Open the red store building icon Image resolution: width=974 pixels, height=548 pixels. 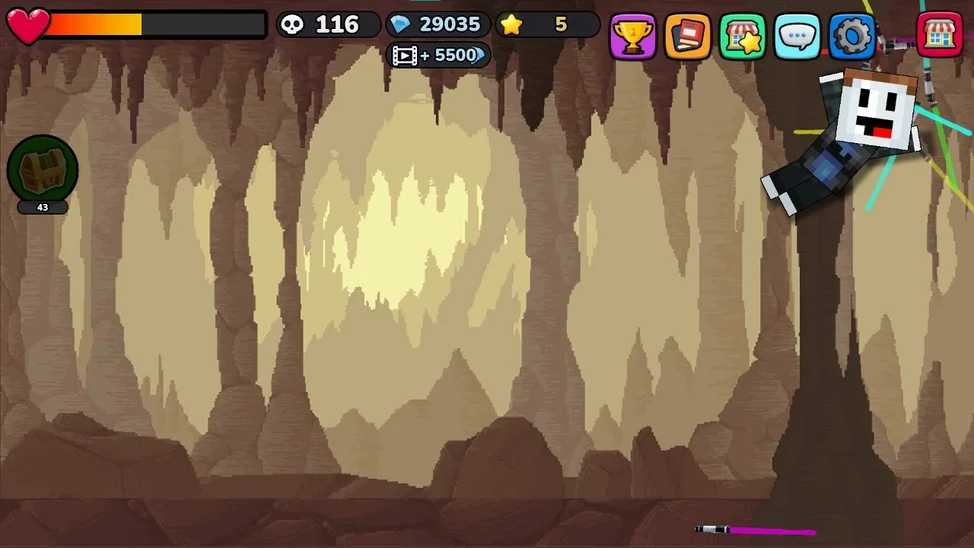coord(939,35)
